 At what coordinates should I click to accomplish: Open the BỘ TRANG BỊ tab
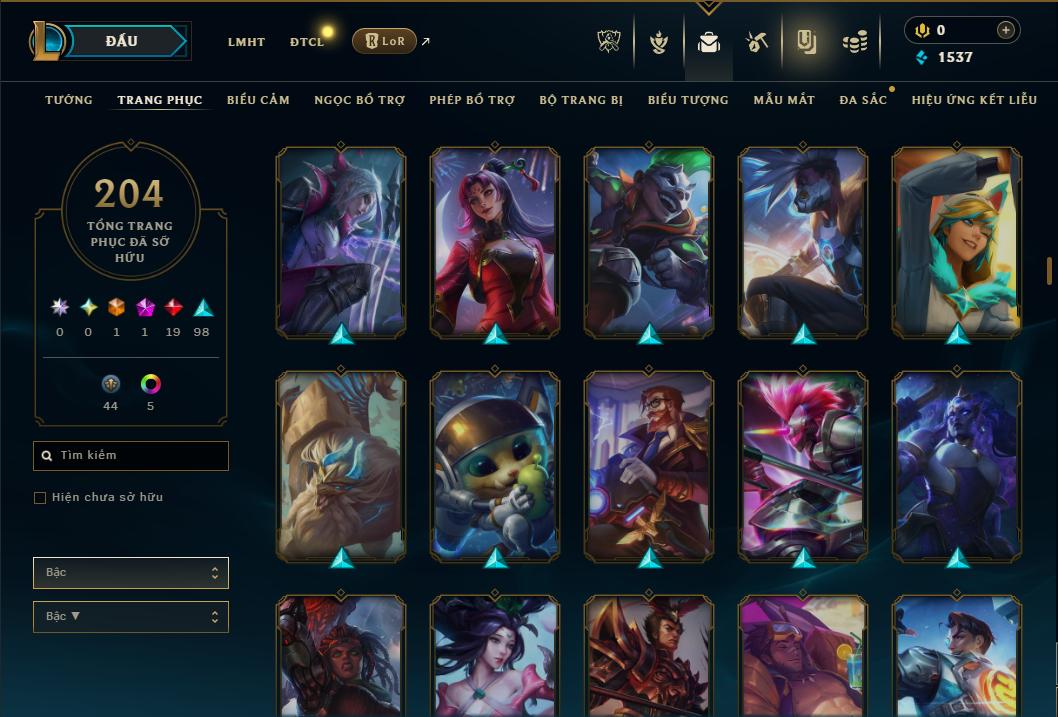[x=581, y=100]
